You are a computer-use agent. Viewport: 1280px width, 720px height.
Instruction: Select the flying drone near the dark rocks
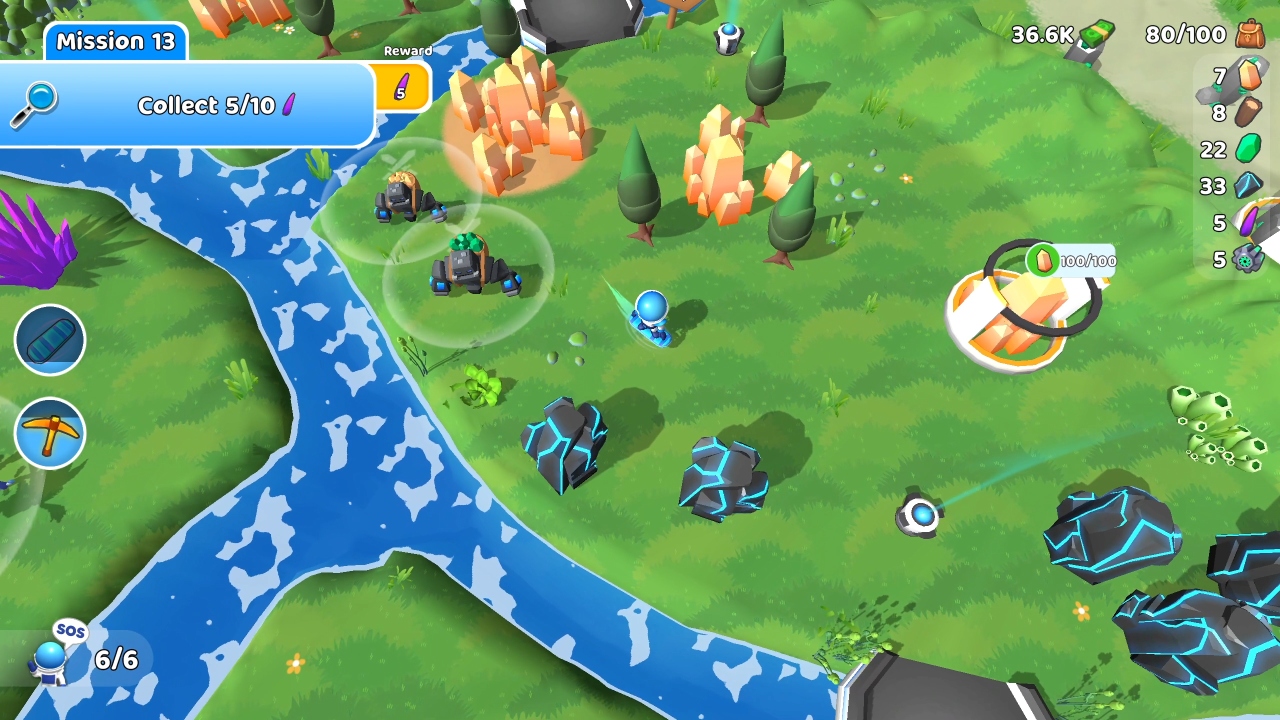[921, 515]
